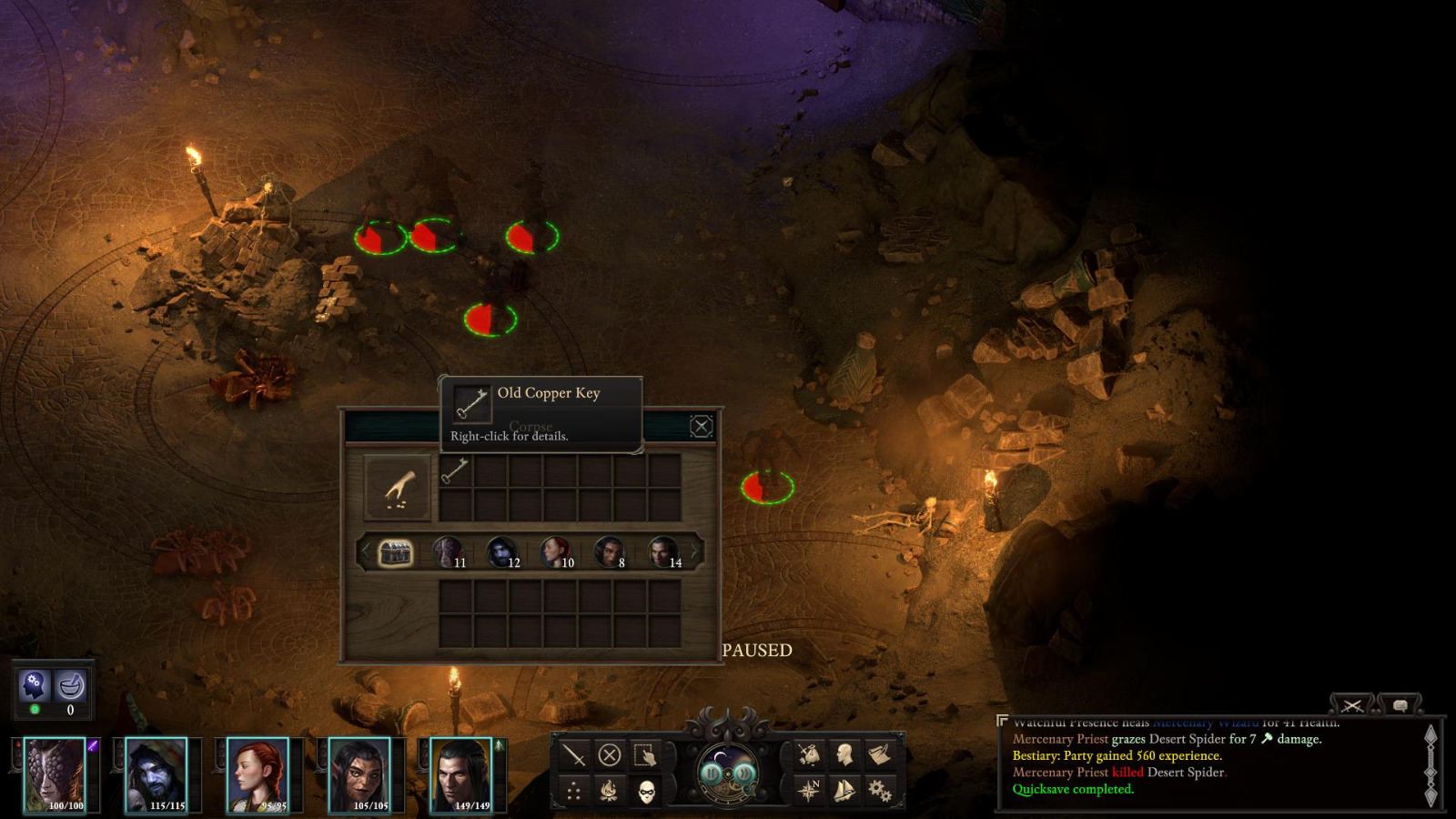Toggle stealth mode with the mask icon
This screenshot has width=1456, height=819.
647,792
